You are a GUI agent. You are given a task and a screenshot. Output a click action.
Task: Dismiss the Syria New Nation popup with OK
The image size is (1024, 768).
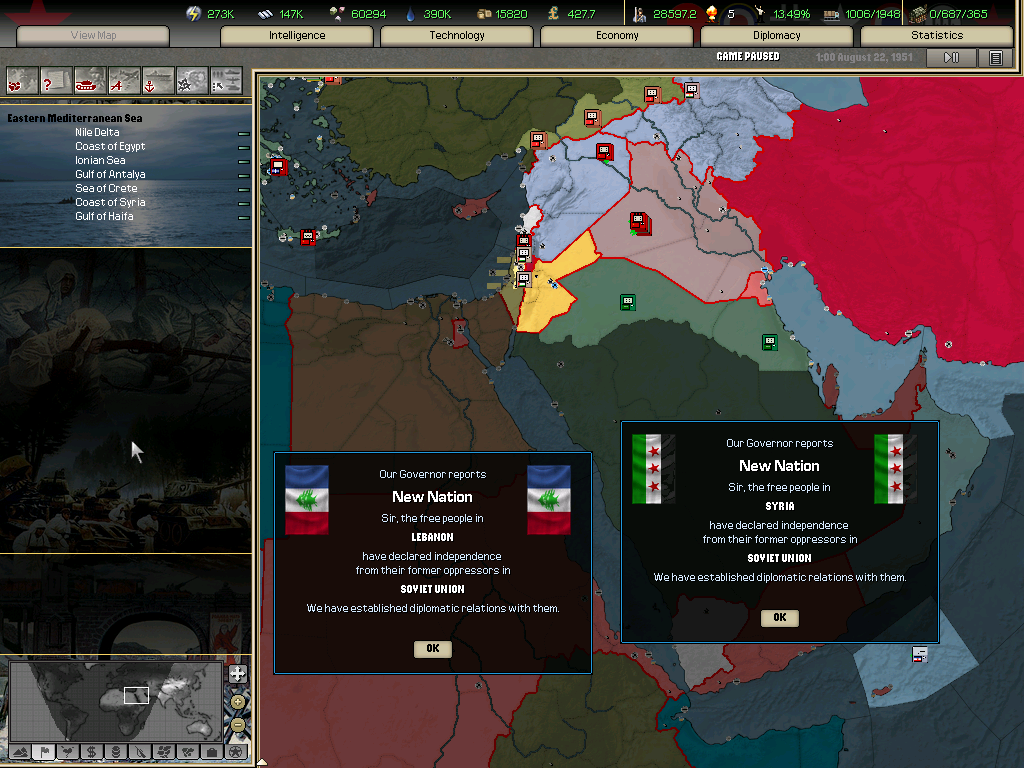click(779, 618)
